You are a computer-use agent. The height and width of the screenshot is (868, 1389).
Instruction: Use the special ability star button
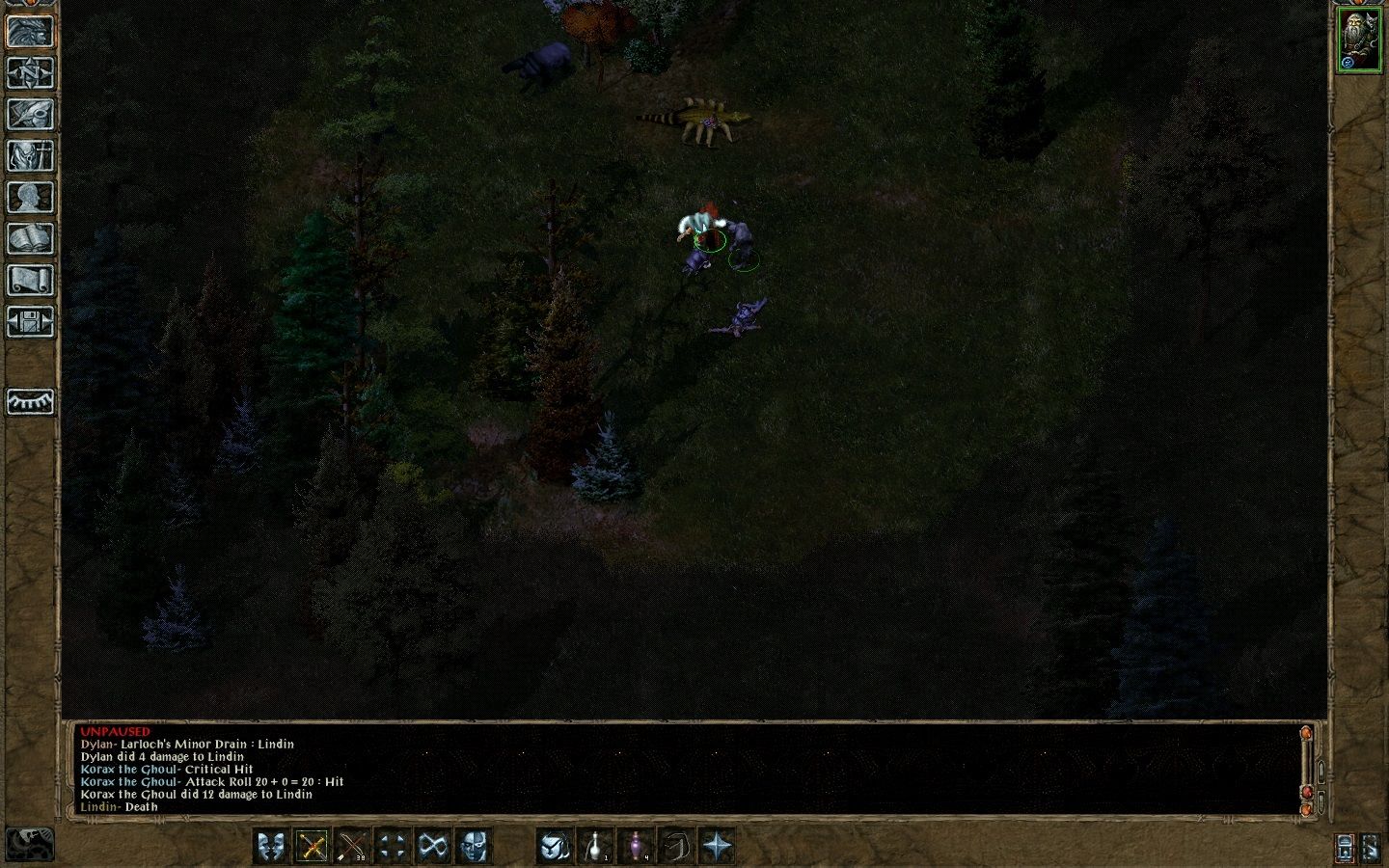(x=718, y=846)
